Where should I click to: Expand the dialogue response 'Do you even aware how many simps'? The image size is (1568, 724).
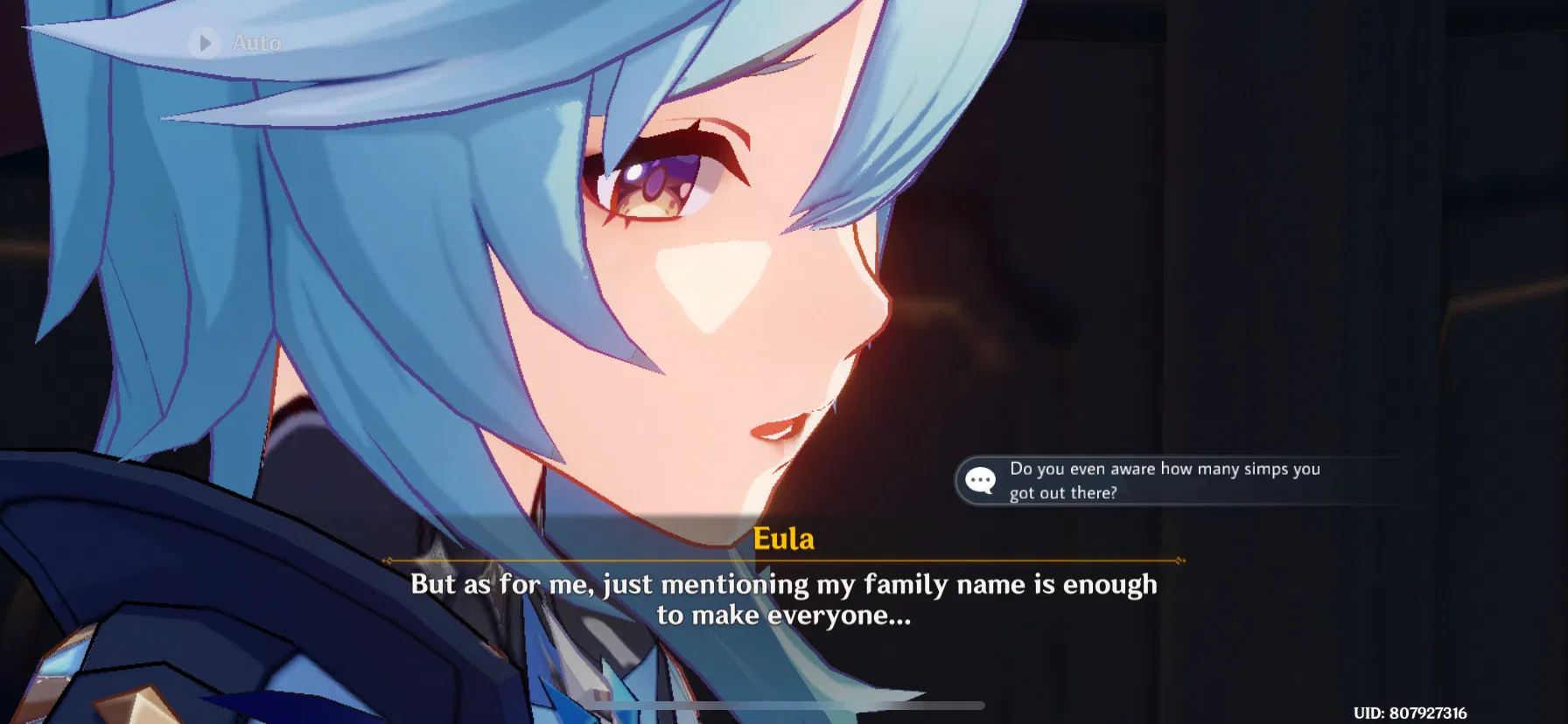pos(1164,469)
